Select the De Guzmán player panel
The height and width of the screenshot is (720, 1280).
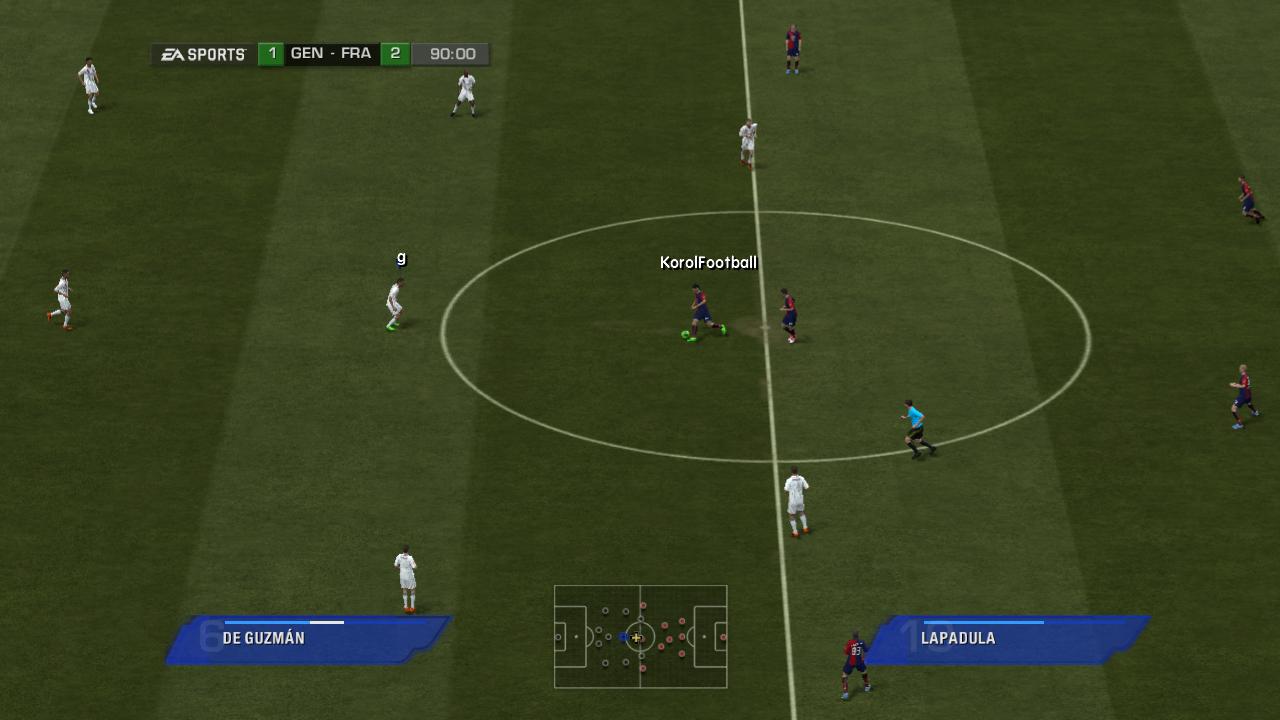pos(308,640)
